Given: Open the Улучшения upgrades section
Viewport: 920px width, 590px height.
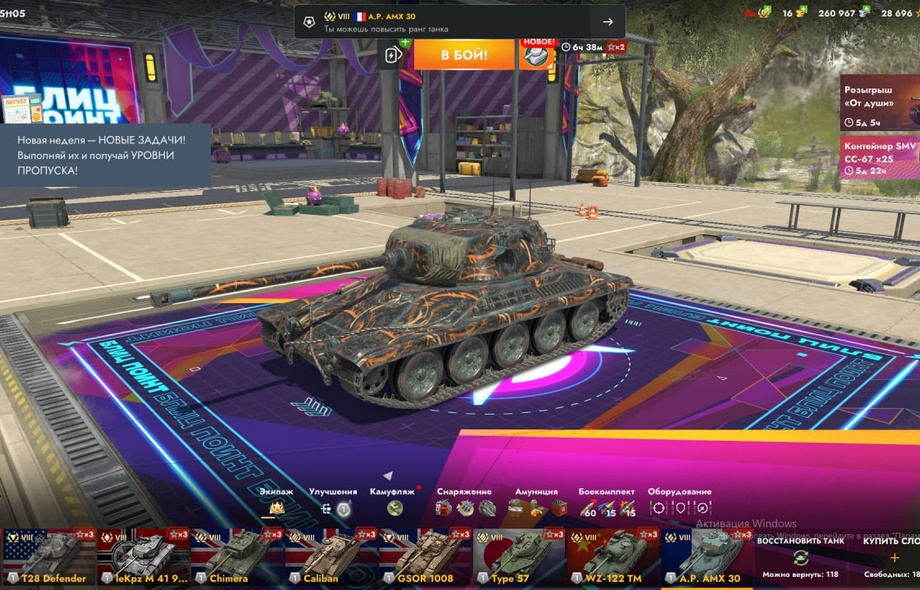Looking at the screenshot, I should point(333,506).
